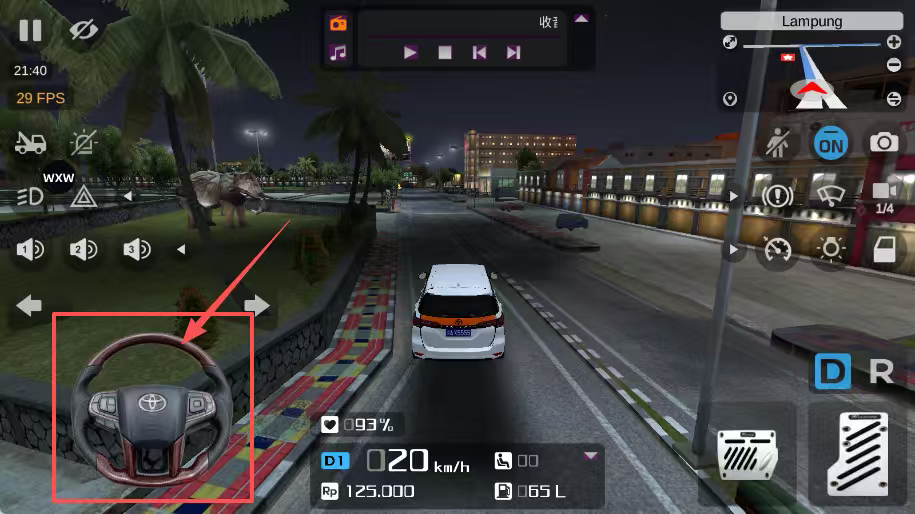Click the steering wheel control
915x514 pixels.
153,408
